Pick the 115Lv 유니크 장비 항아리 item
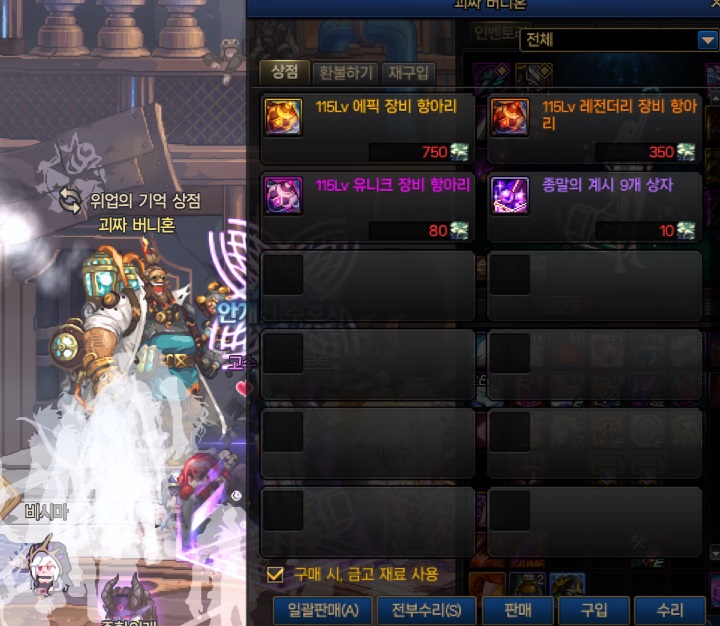720x626 pixels. point(366,206)
